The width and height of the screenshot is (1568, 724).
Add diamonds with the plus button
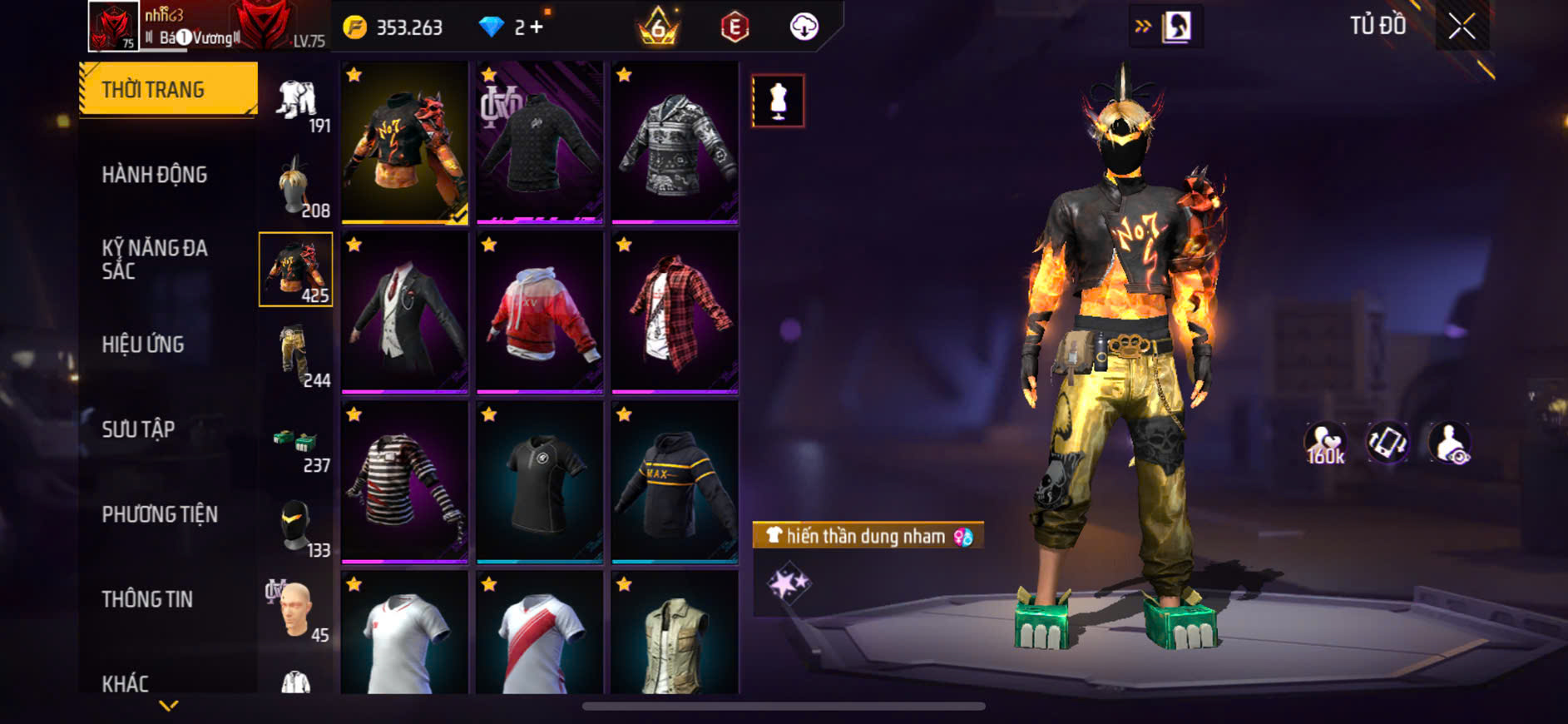click(537, 27)
